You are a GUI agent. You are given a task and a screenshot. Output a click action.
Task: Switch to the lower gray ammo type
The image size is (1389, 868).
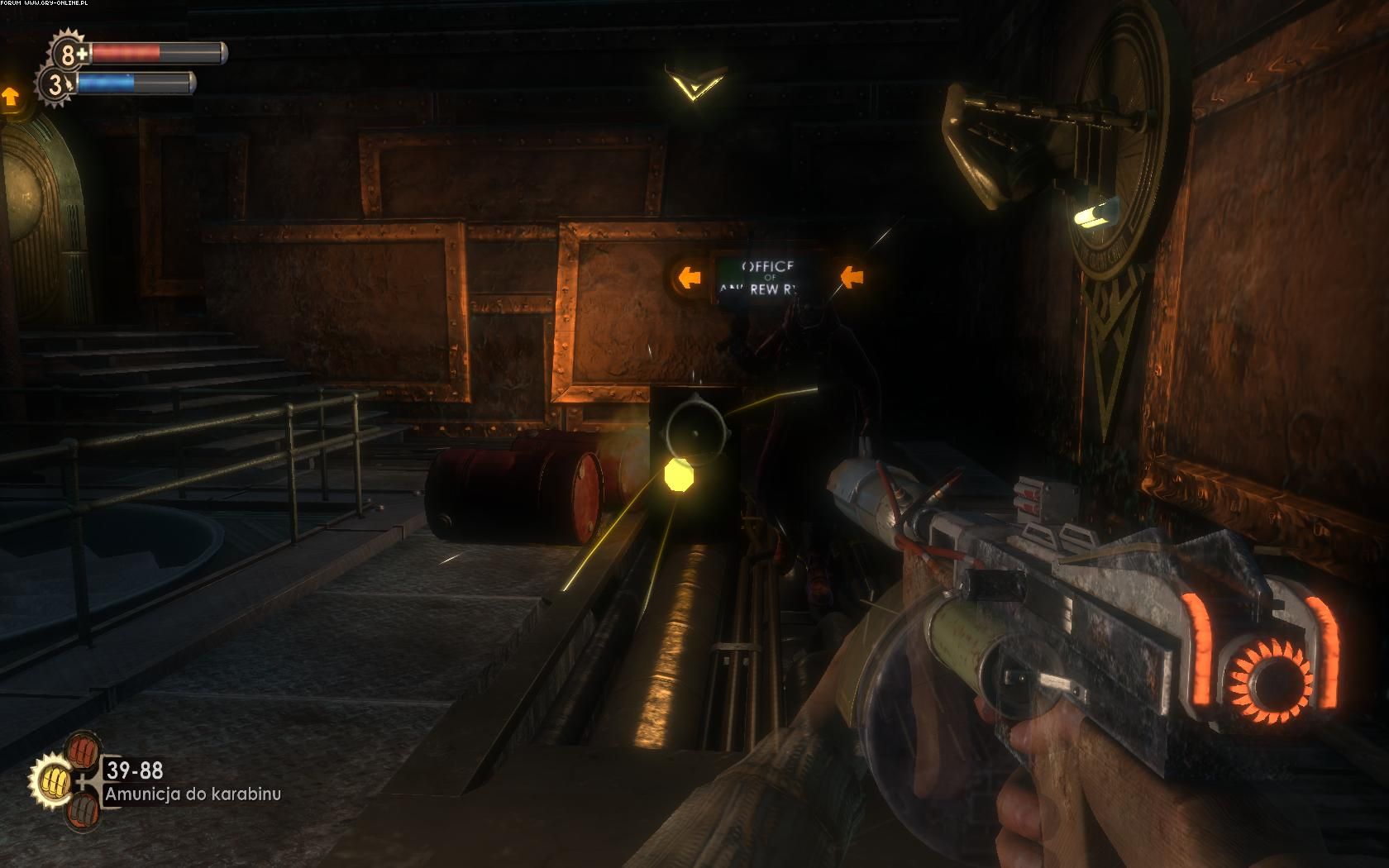point(84,813)
